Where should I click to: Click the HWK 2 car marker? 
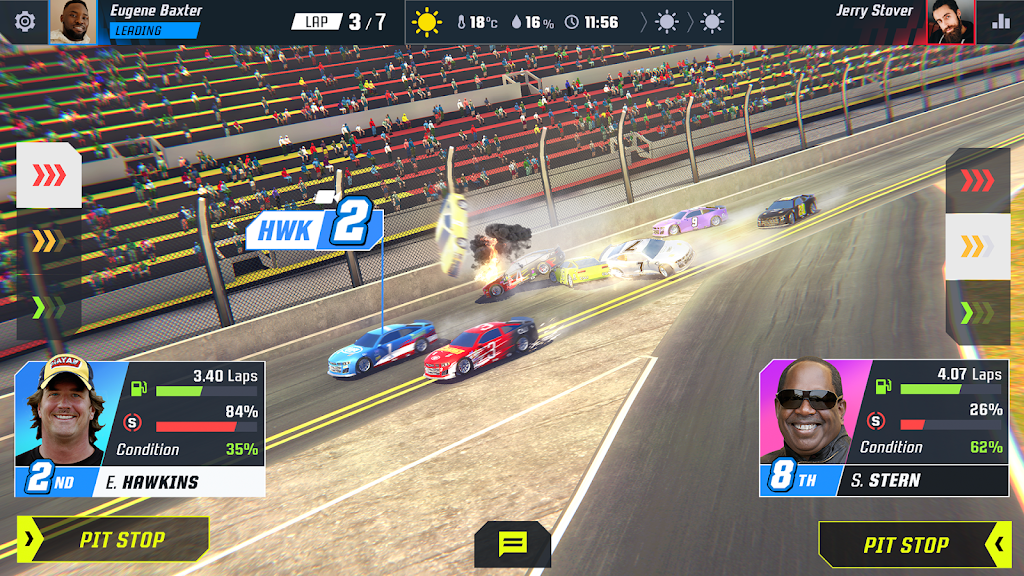315,226
